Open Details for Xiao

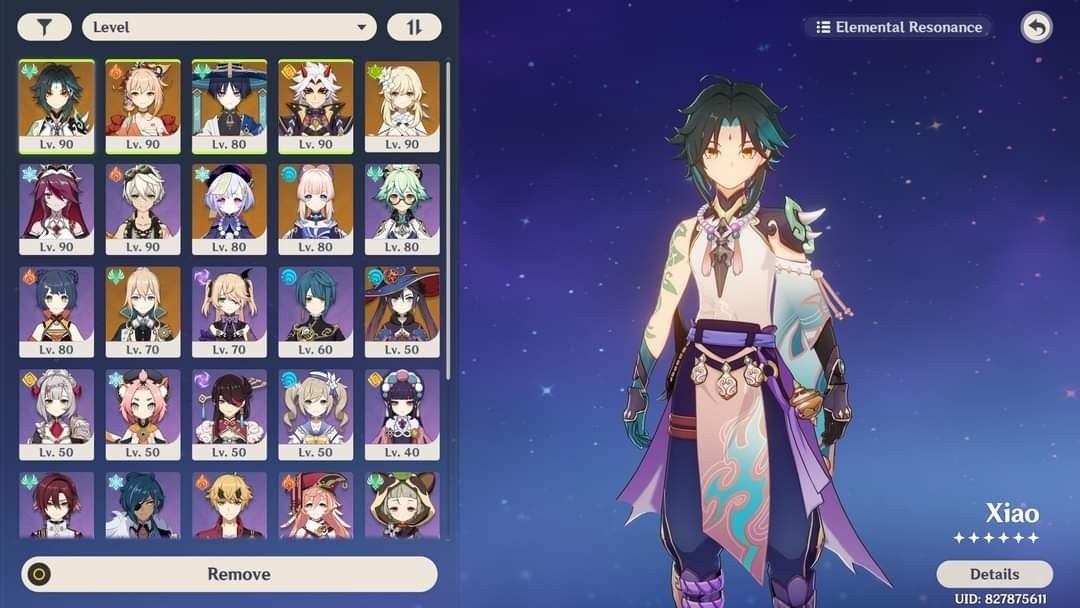point(994,574)
